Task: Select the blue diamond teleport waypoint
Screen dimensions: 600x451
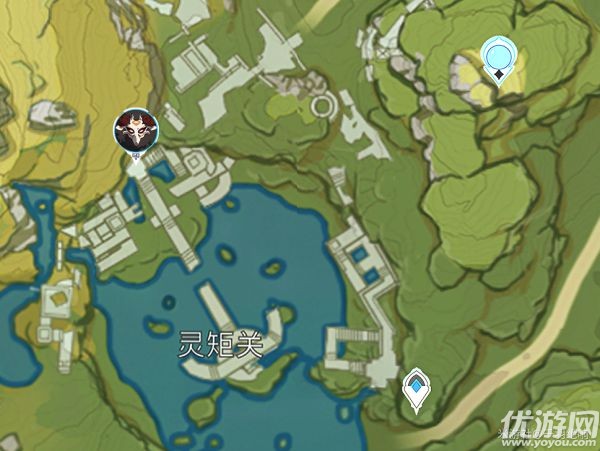Action: (x=415, y=389)
